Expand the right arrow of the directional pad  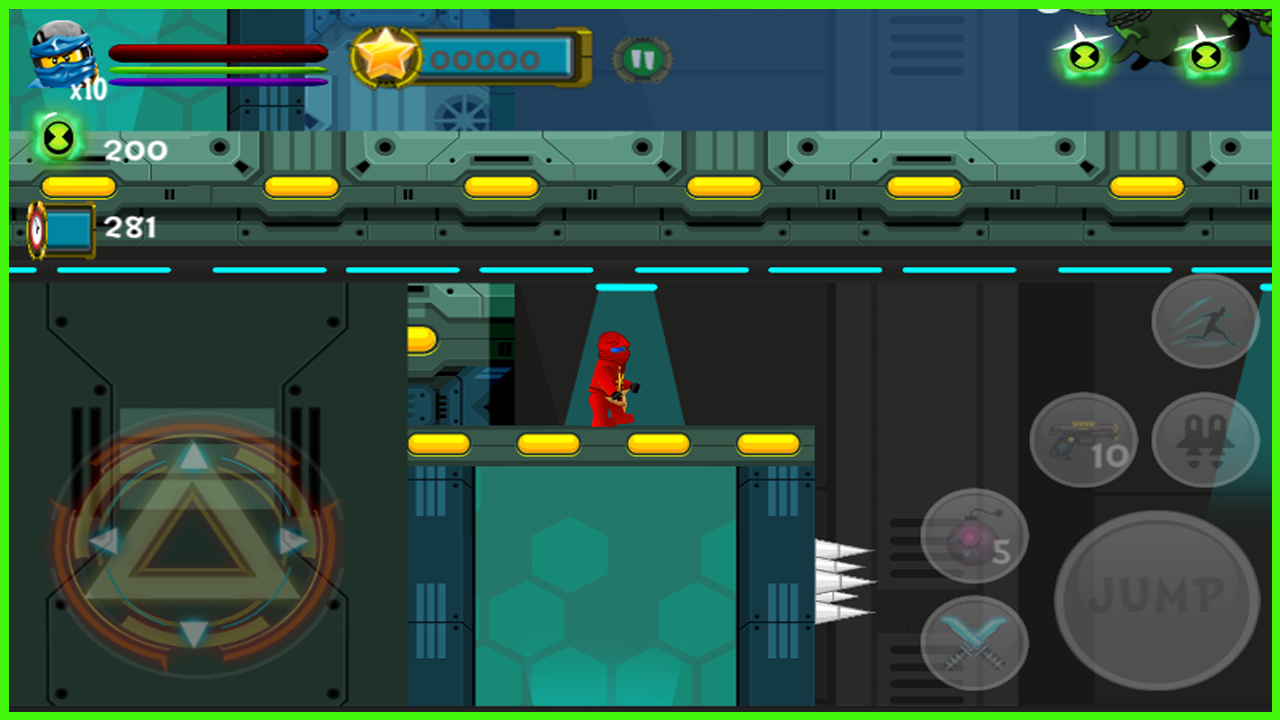(293, 538)
